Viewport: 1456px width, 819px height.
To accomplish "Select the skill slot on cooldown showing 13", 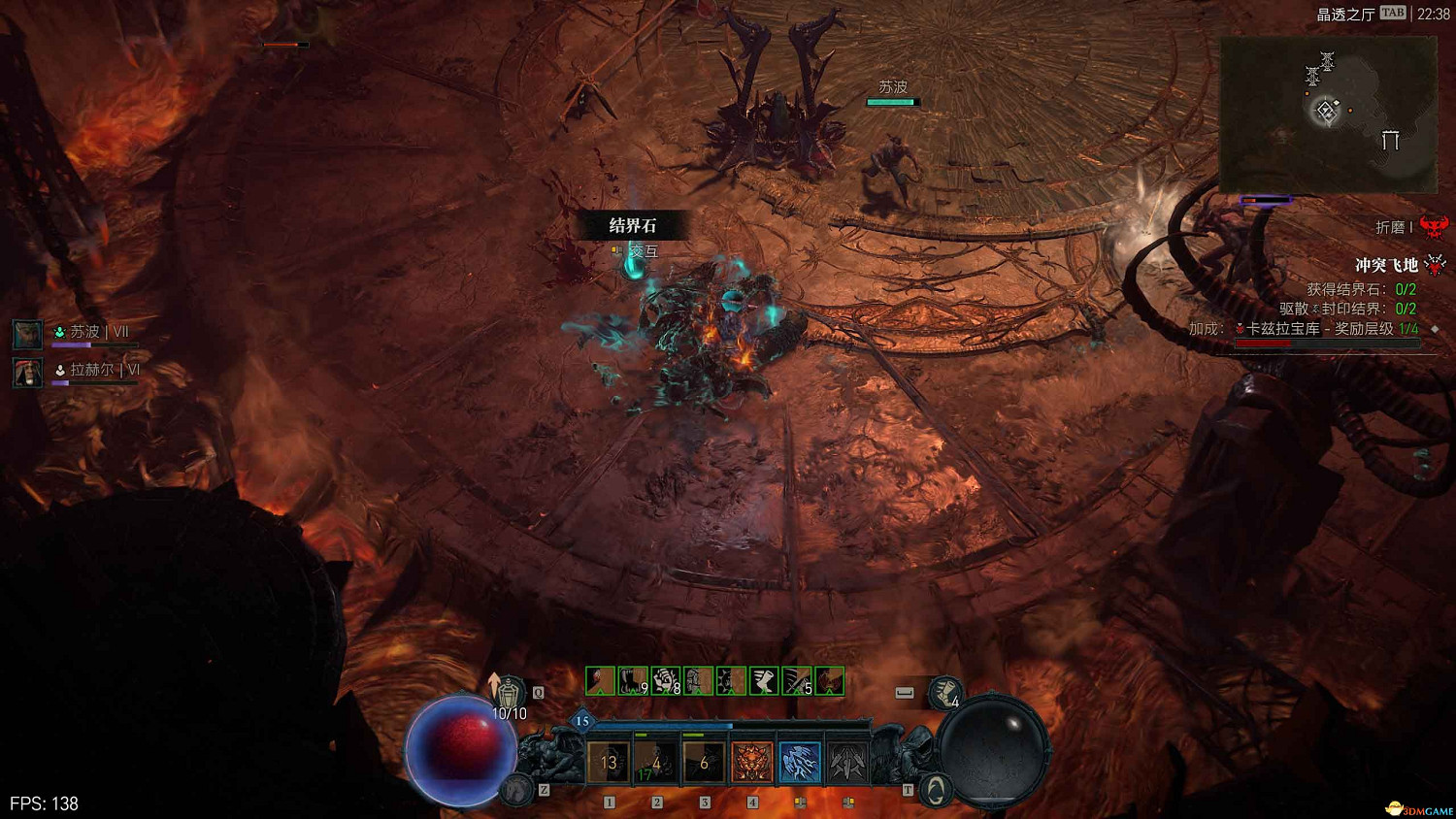I will [609, 763].
